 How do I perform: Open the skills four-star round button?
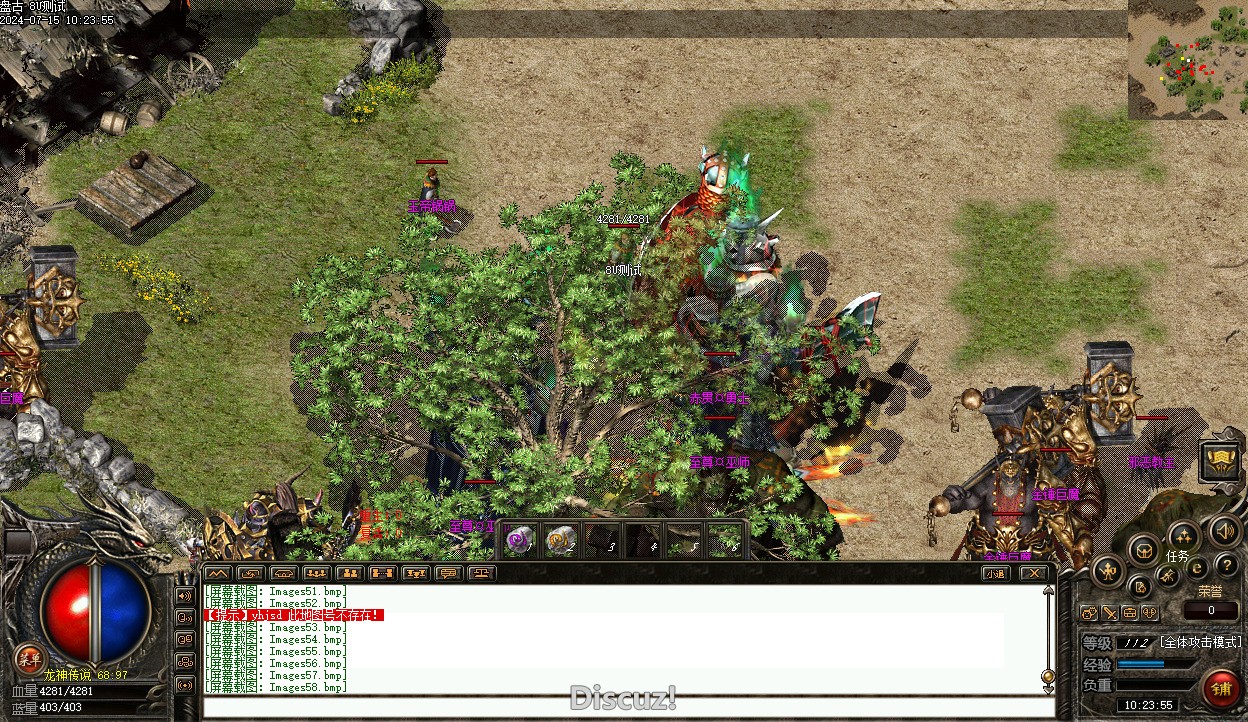click(x=1183, y=536)
